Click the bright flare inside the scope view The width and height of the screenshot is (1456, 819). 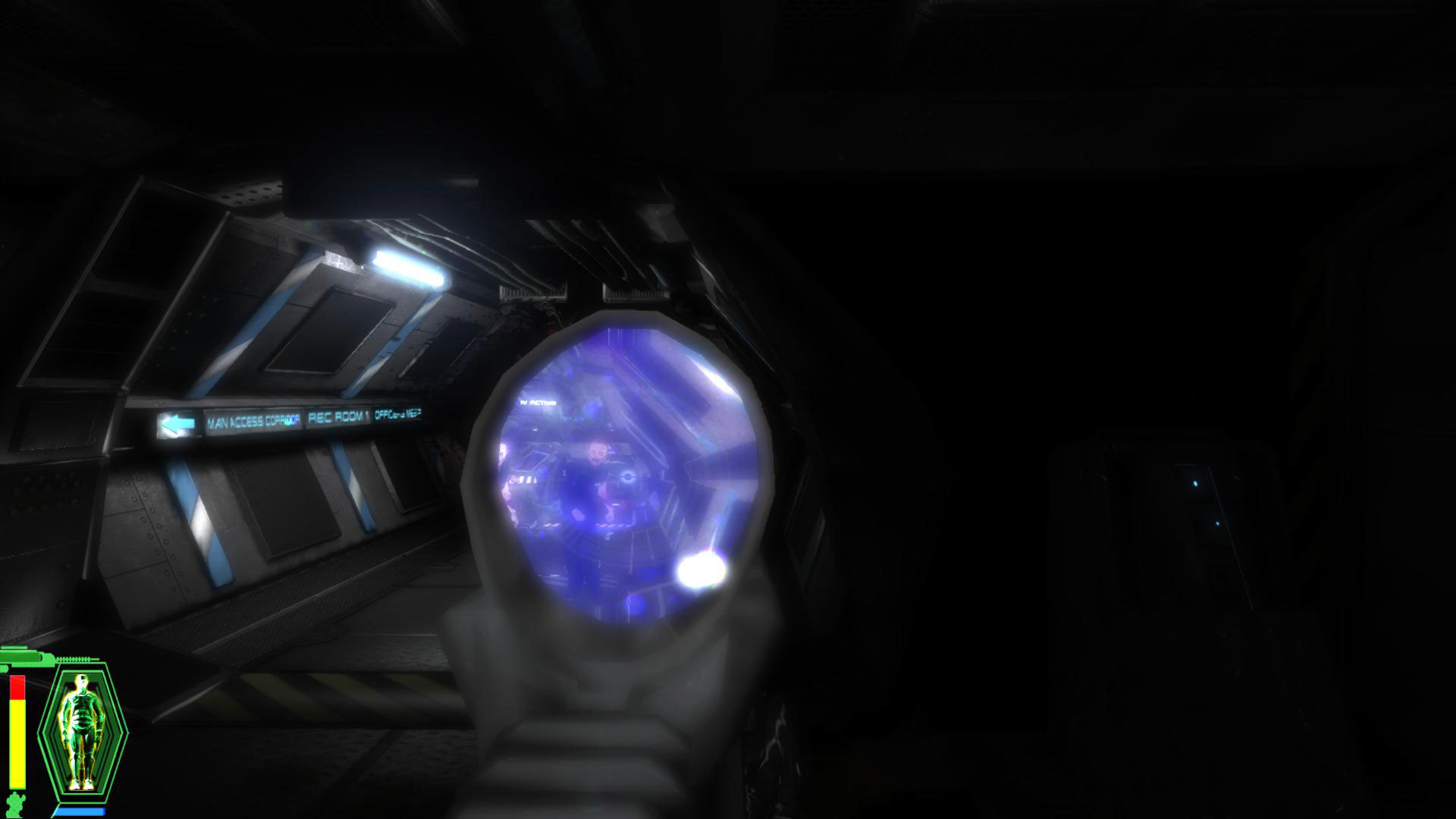click(700, 570)
